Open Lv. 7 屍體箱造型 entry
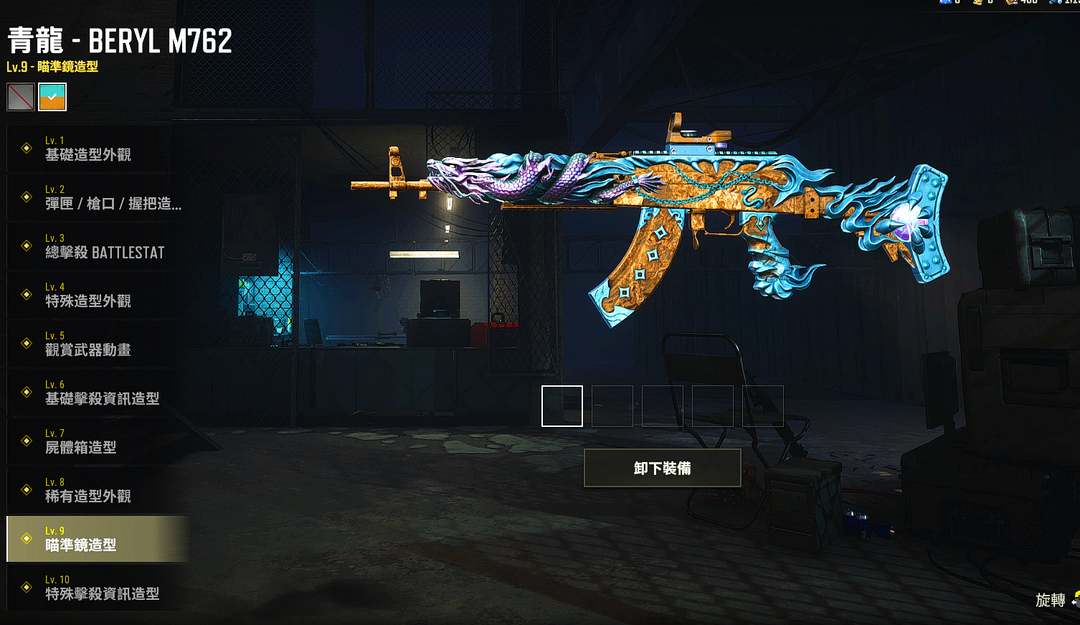The height and width of the screenshot is (625, 1080). click(x=95, y=442)
